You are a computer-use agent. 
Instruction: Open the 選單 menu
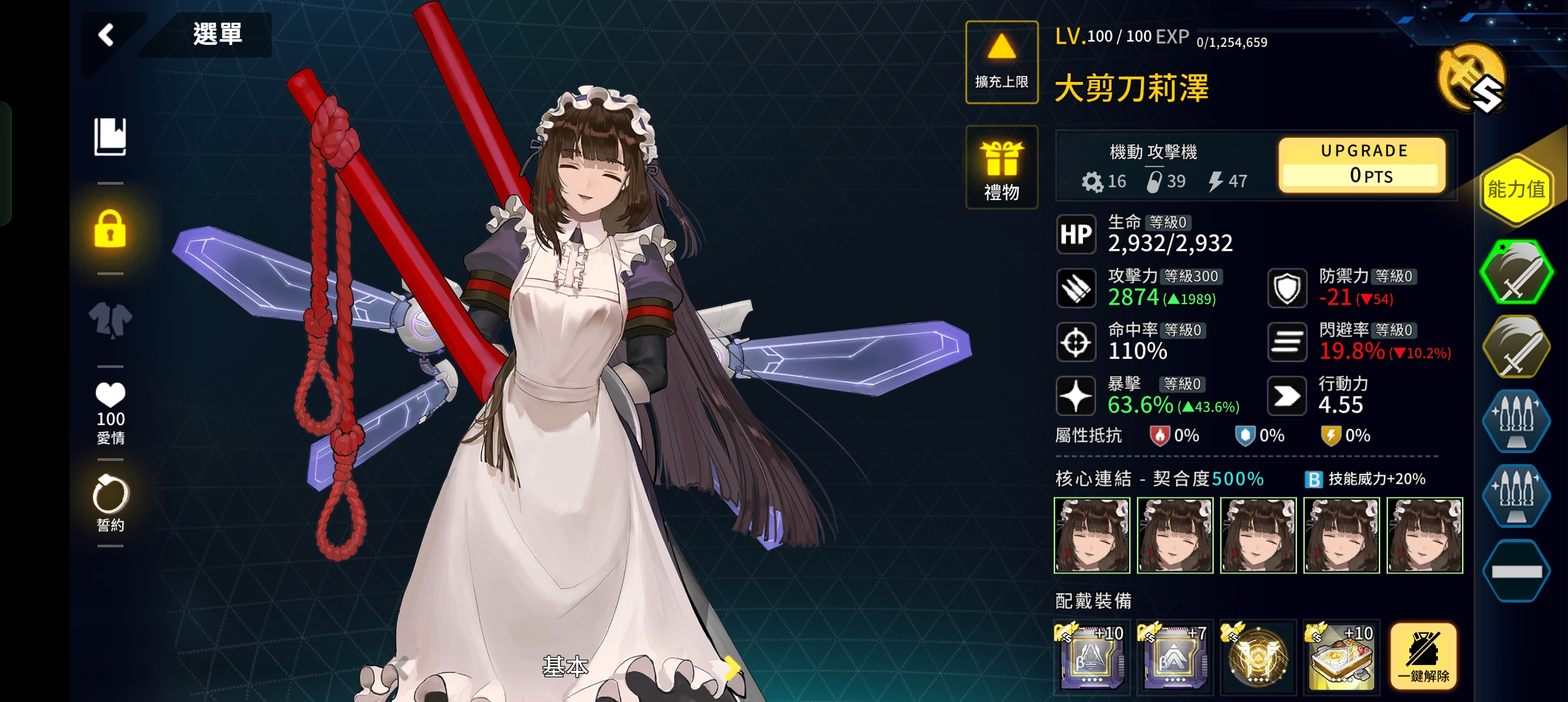coord(217,34)
